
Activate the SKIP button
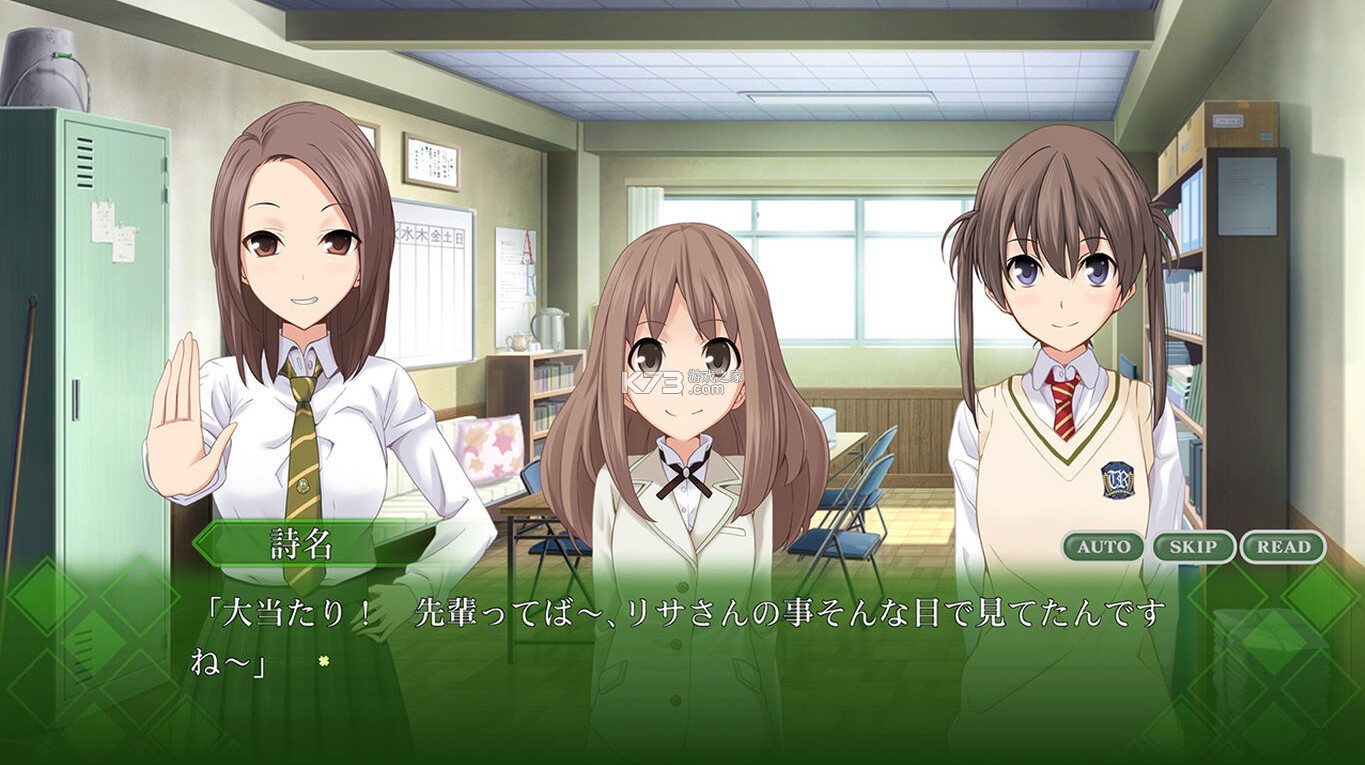(1193, 547)
